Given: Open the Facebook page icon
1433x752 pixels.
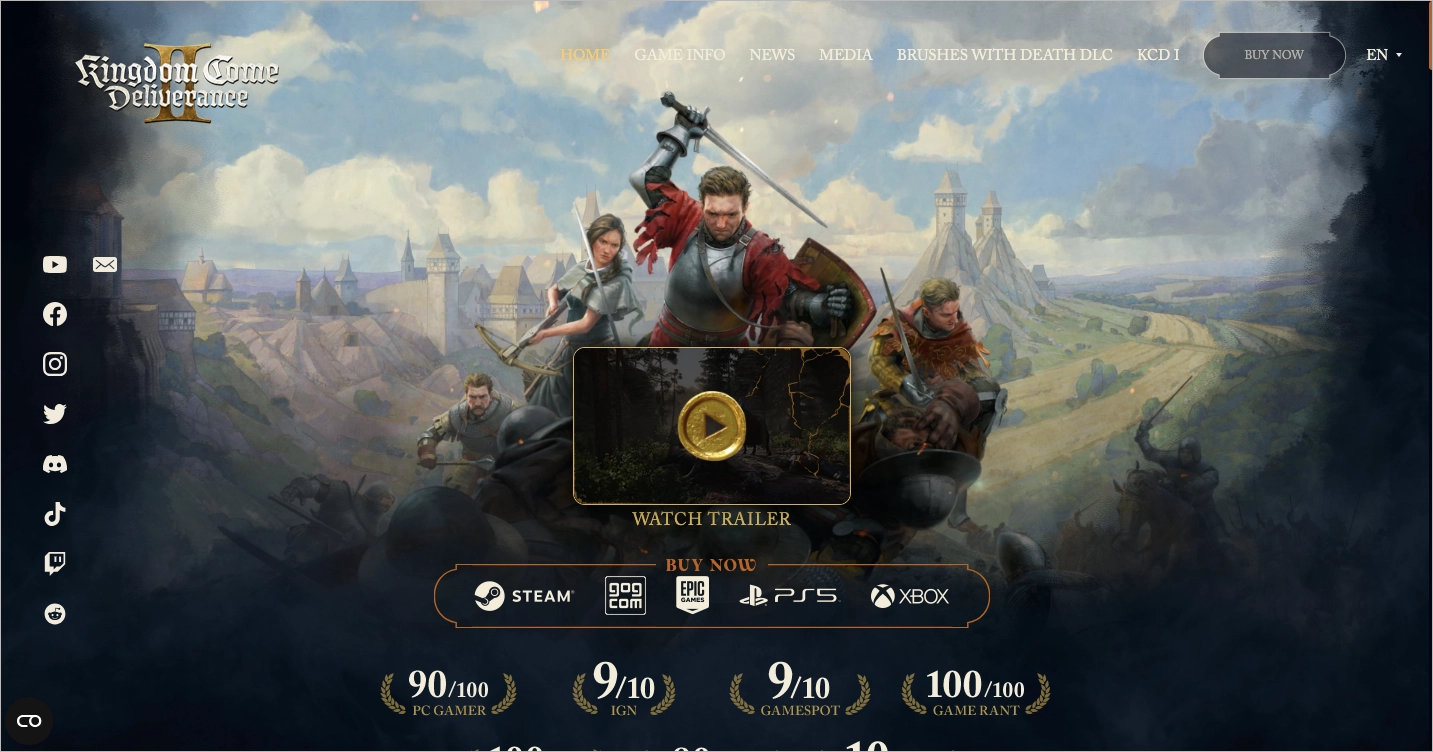Looking at the screenshot, I should click(55, 314).
